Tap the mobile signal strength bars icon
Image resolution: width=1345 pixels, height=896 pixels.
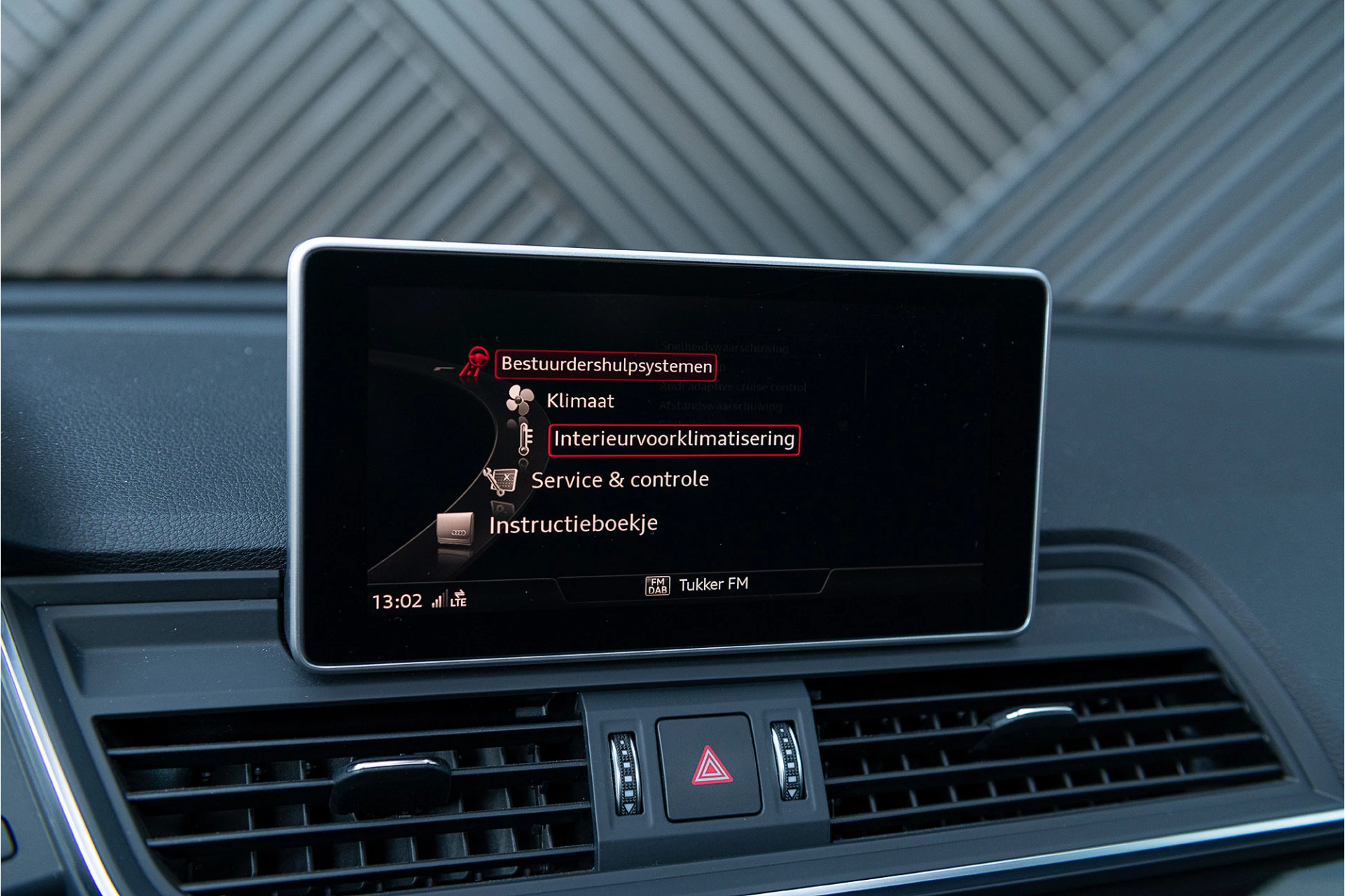coord(438,600)
